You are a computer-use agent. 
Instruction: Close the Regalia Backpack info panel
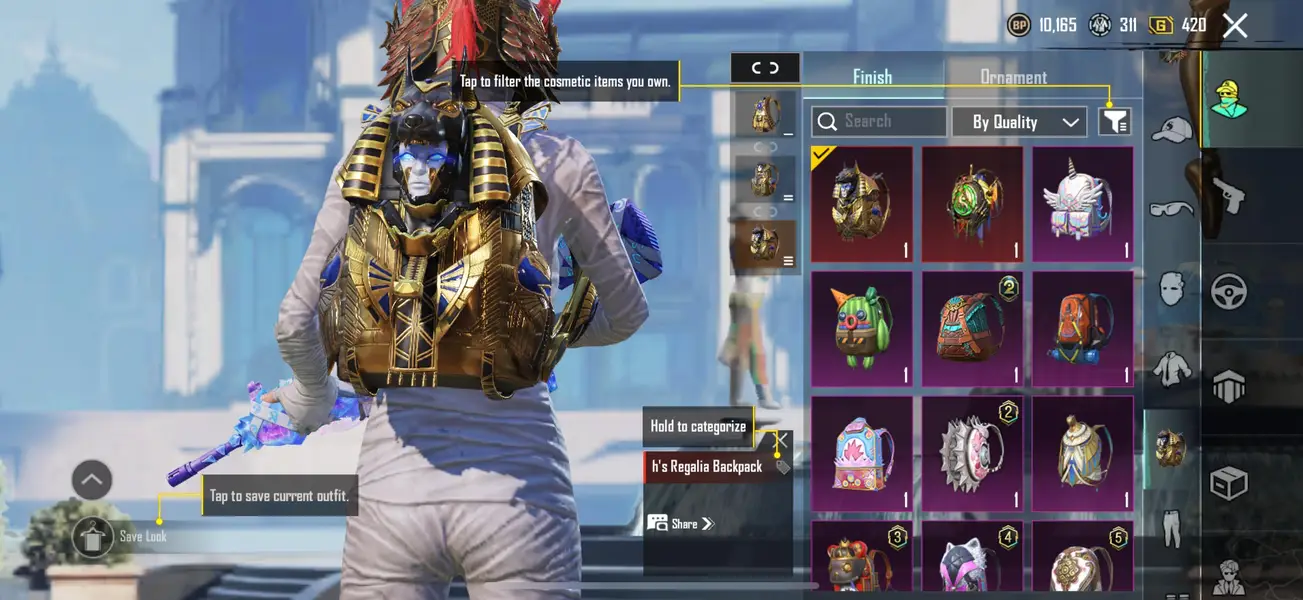782,440
